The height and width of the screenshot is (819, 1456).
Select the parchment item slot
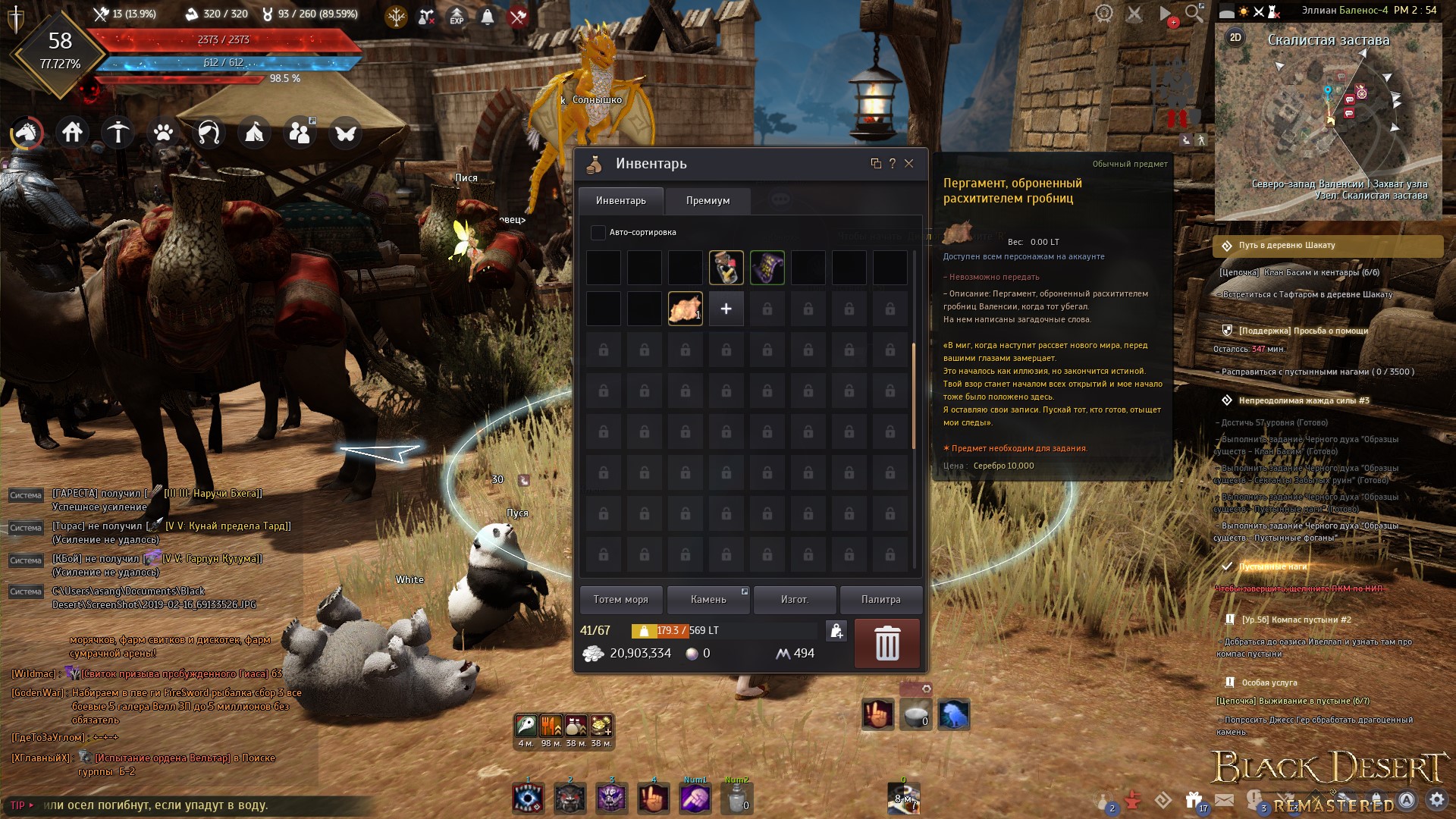coord(685,309)
